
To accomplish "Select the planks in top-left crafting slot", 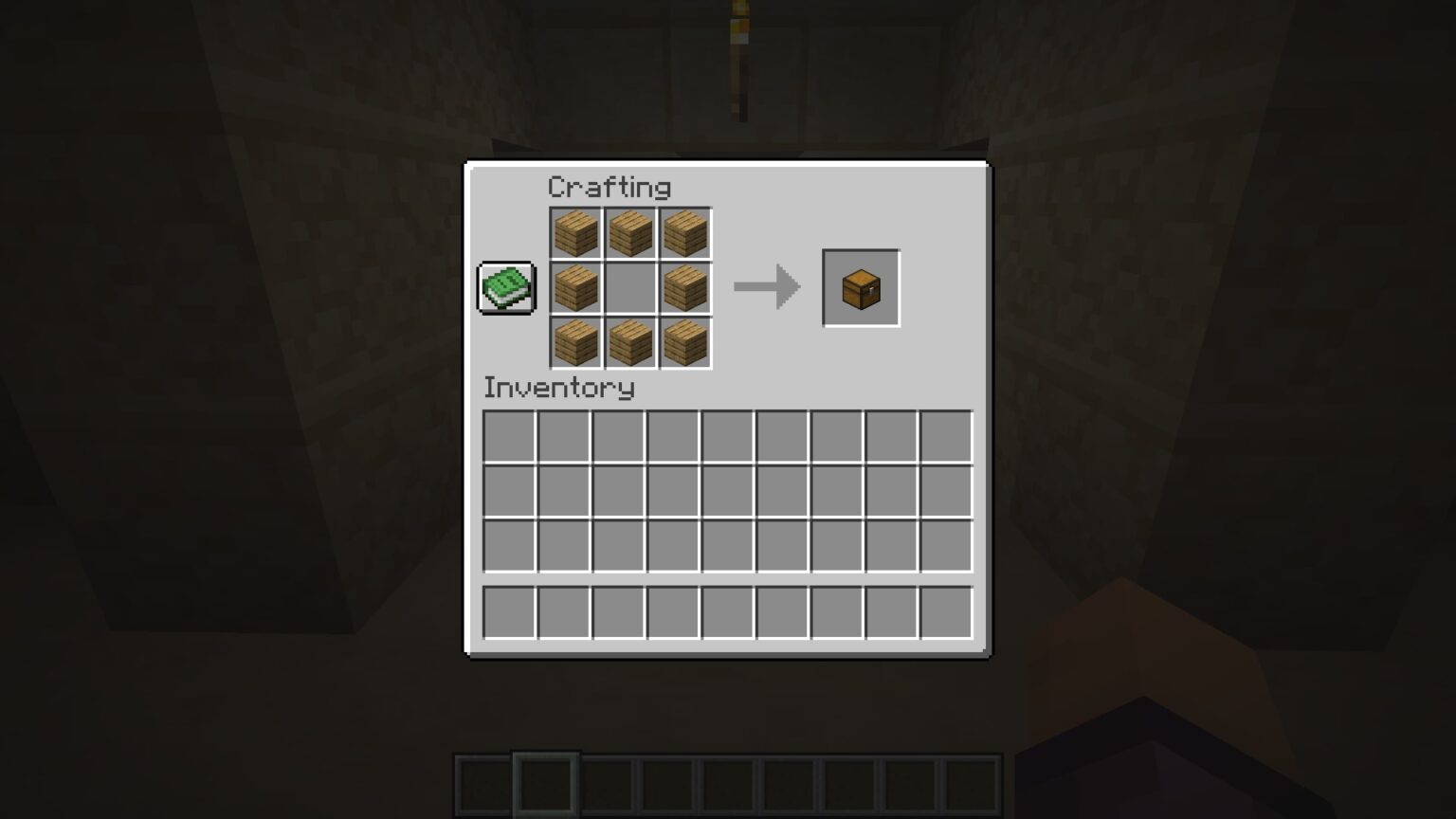I will pos(575,233).
